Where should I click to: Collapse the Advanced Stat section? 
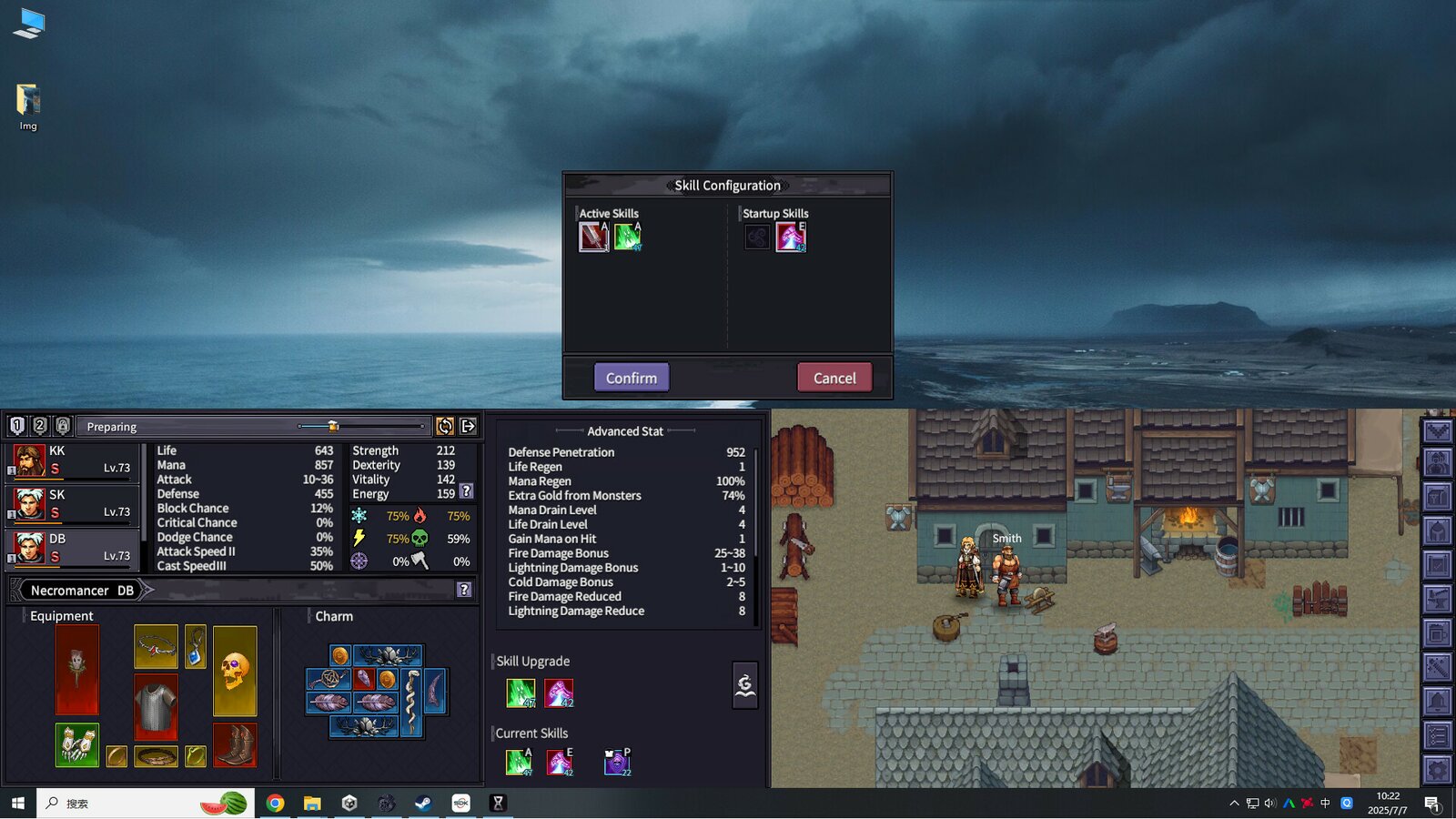625,430
